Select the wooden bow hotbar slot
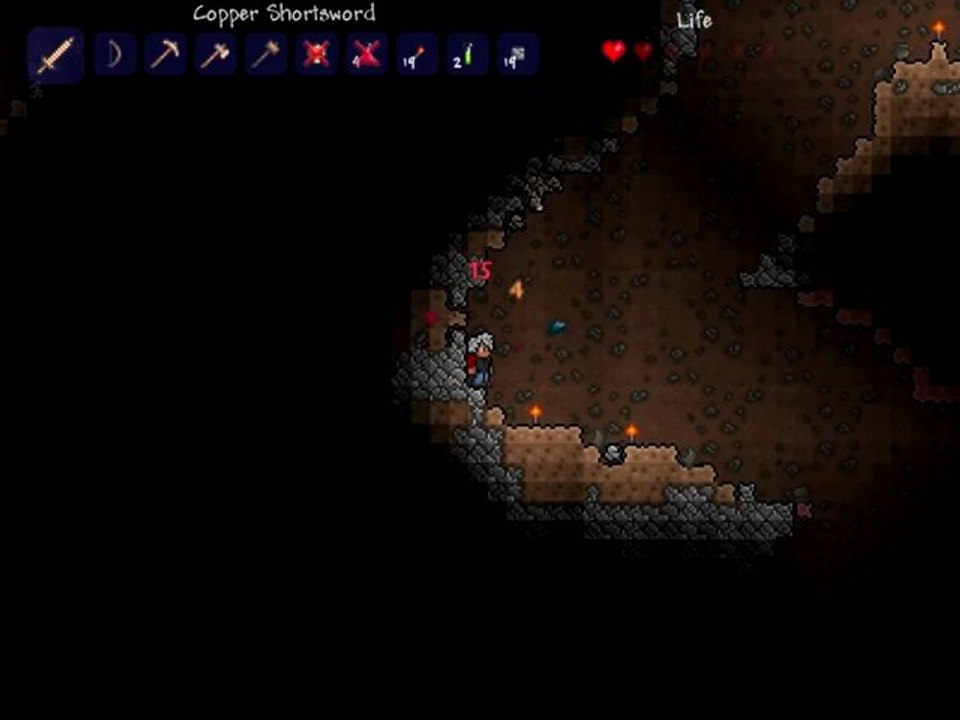This screenshot has width=960, height=720. pyautogui.click(x=115, y=54)
